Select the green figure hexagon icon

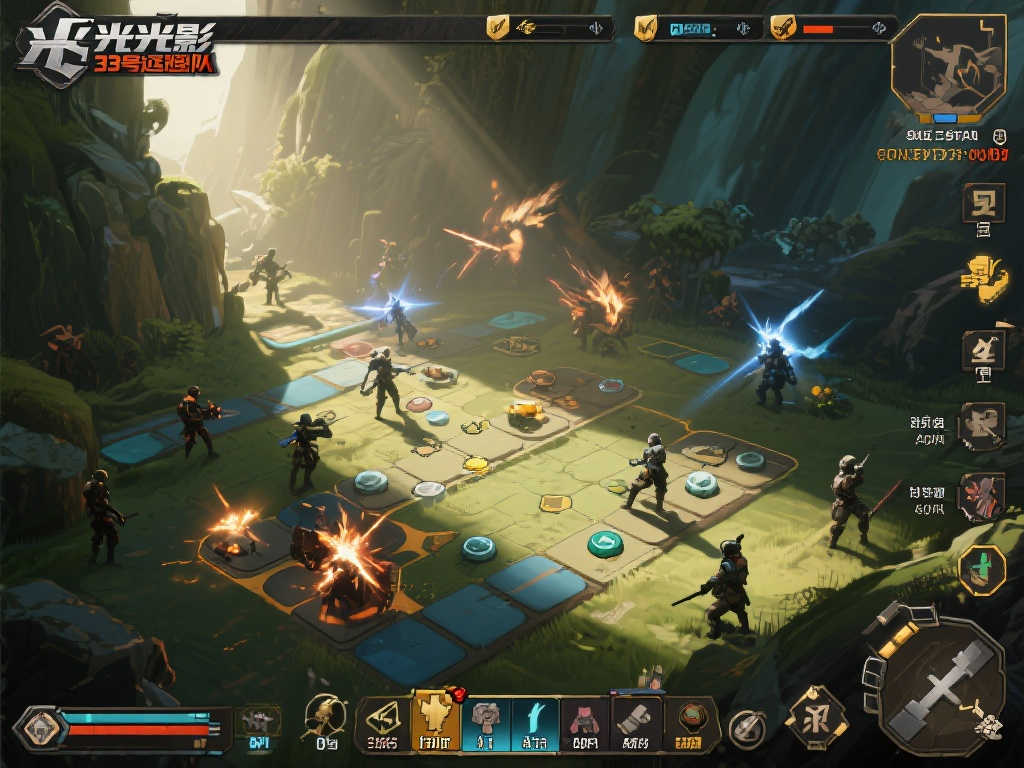pyautogui.click(x=982, y=569)
